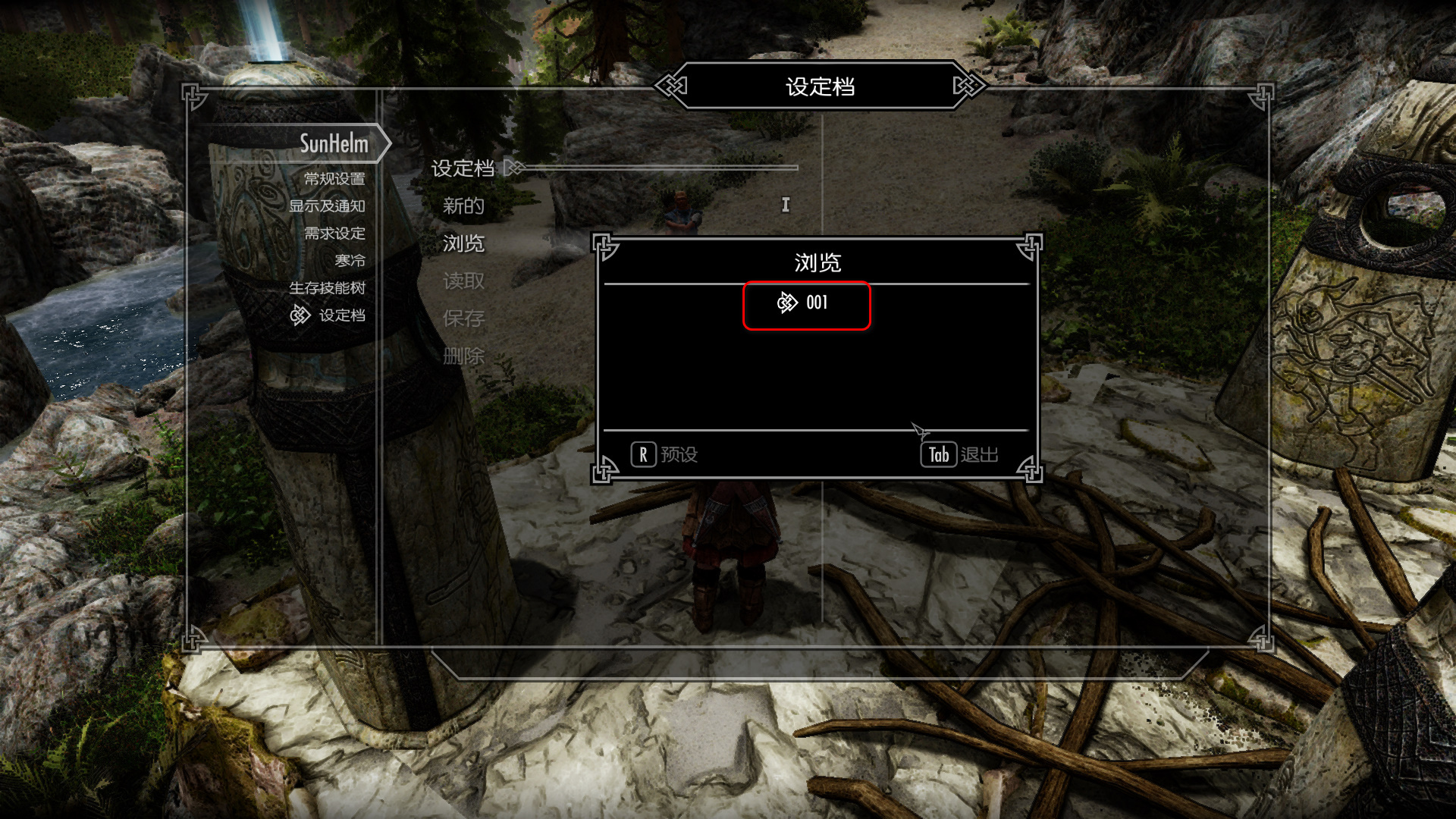The width and height of the screenshot is (1456, 819).
Task: Choose the 保存 save option
Action: tap(463, 318)
